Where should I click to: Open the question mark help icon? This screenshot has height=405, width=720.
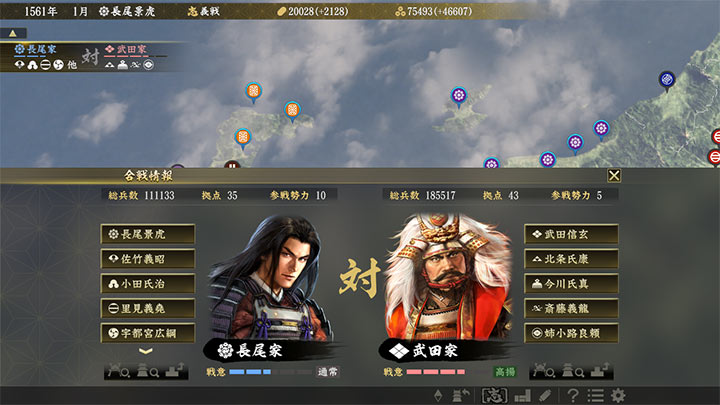[572, 395]
